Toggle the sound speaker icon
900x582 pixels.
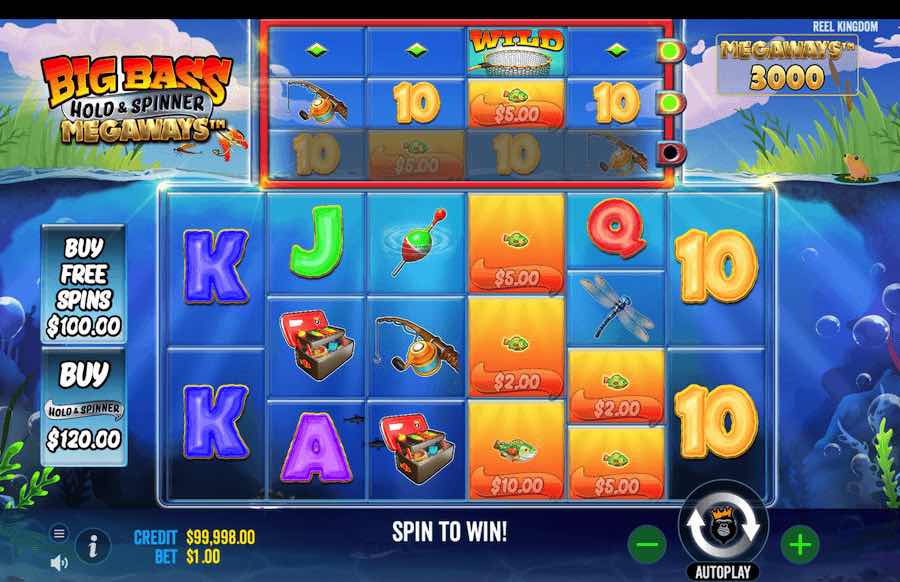pyautogui.click(x=59, y=560)
